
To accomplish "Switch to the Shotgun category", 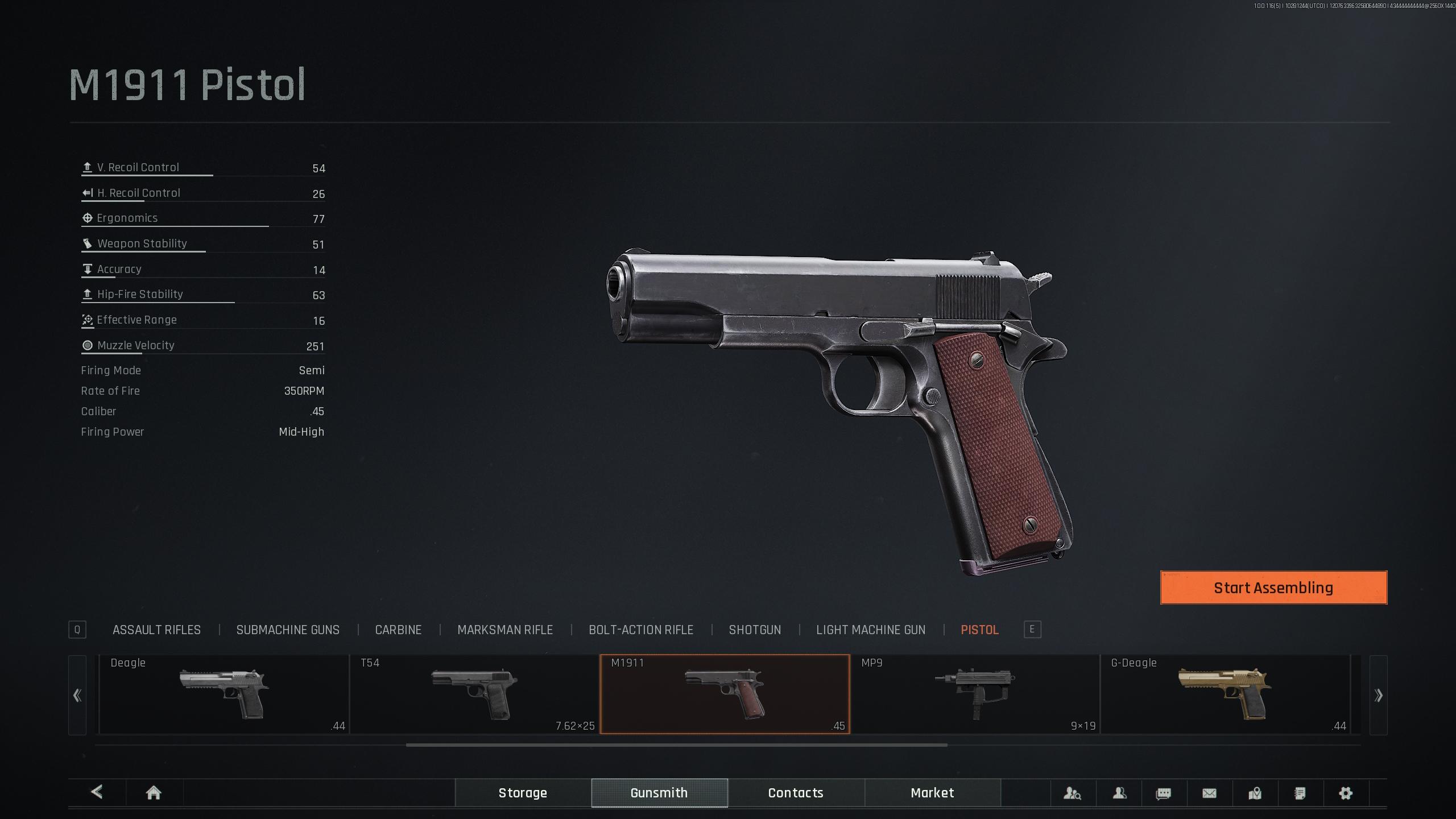I will coord(755,630).
